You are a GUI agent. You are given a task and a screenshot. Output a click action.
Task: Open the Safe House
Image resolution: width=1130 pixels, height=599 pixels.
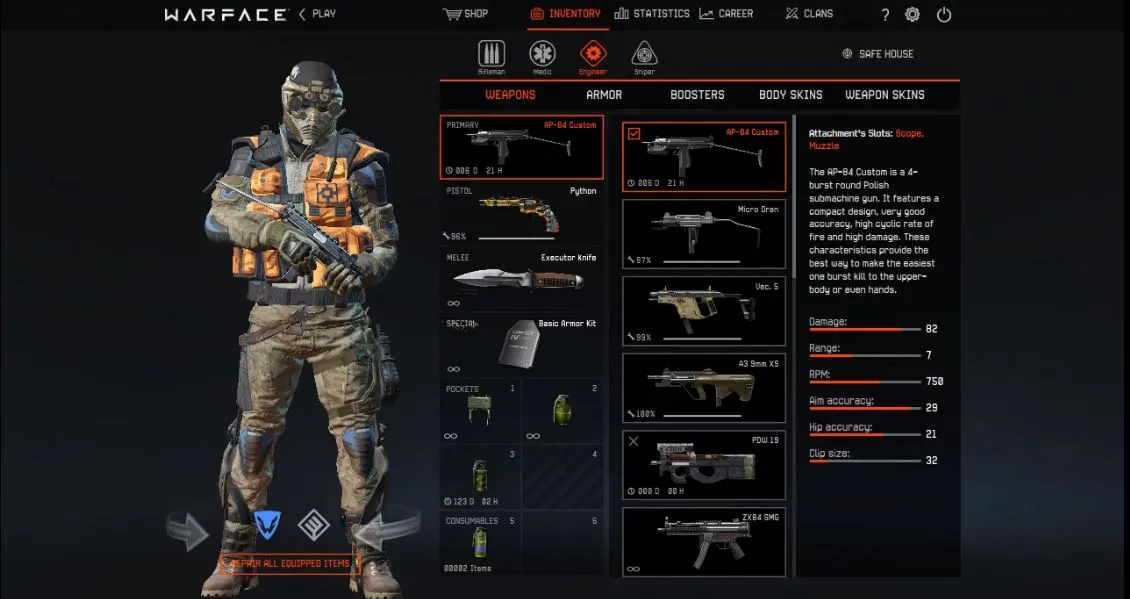point(878,54)
